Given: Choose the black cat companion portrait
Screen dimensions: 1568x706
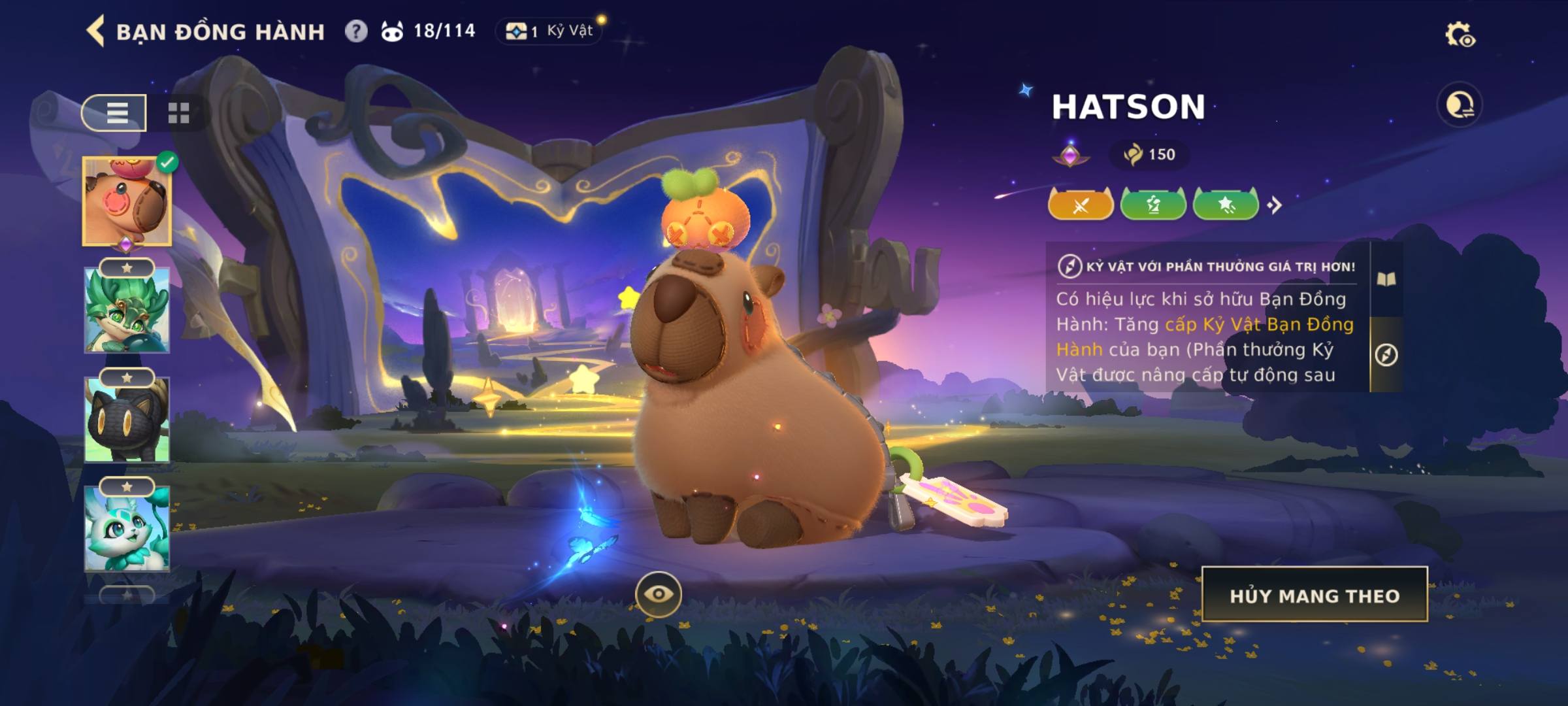Looking at the screenshot, I should pyautogui.click(x=127, y=420).
